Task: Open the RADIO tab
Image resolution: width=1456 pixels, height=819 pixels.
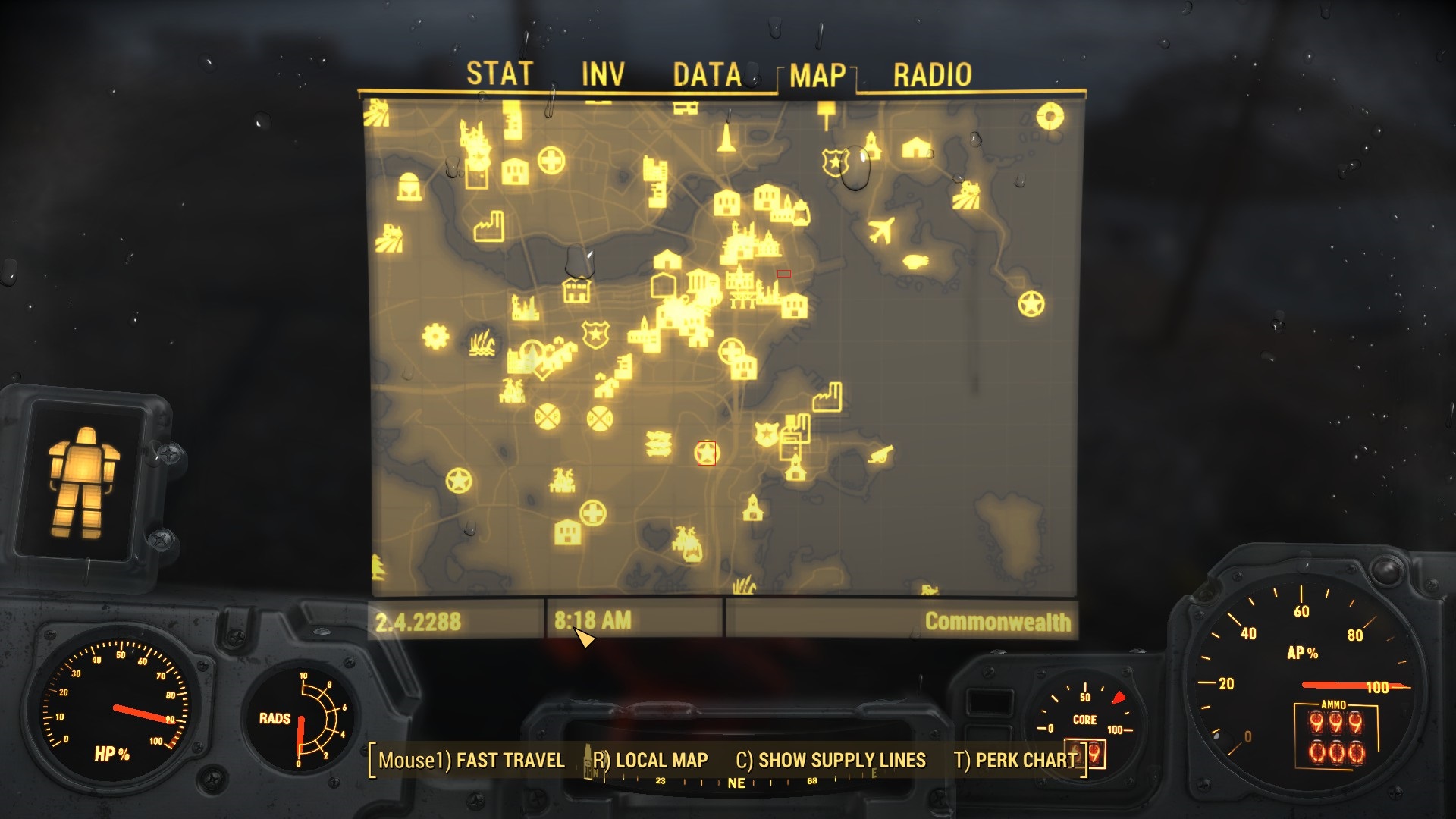Action: pyautogui.click(x=932, y=74)
